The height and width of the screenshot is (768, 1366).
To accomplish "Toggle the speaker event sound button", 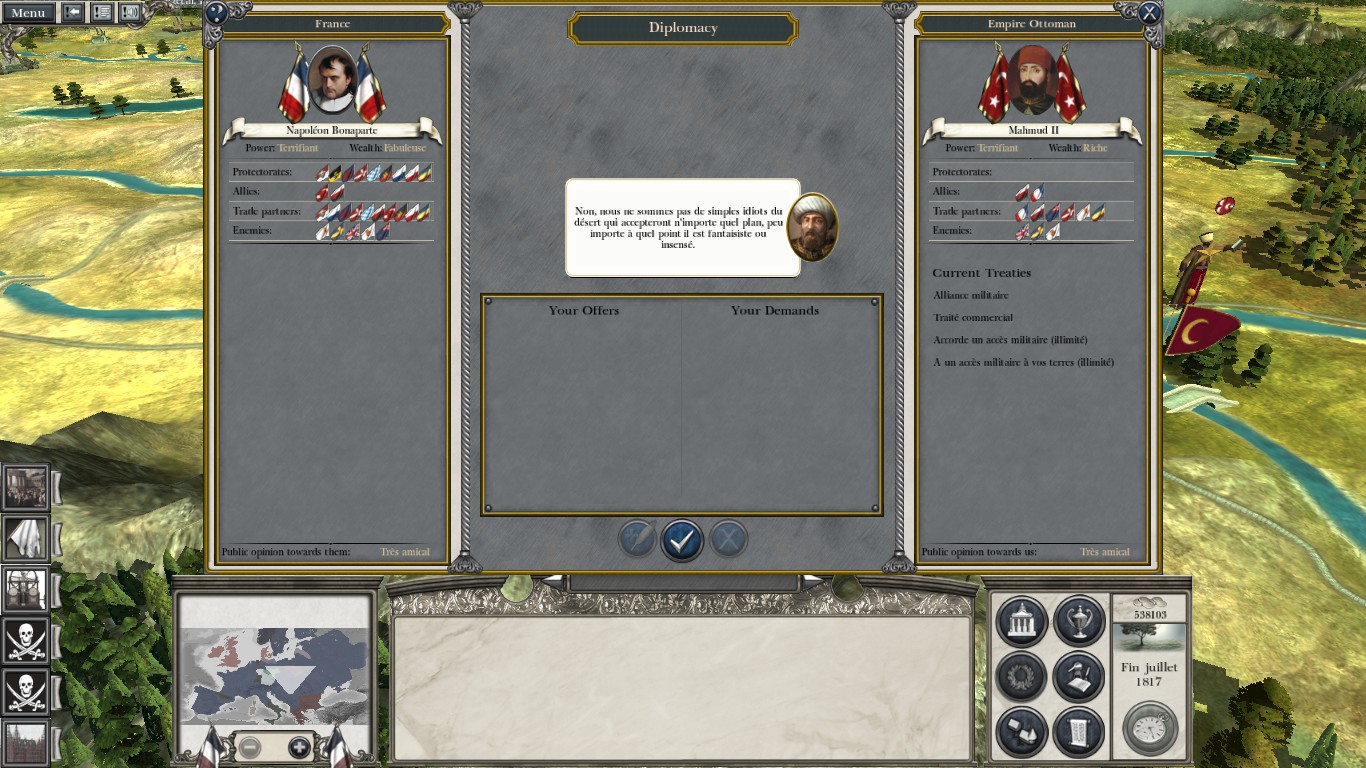I will (x=130, y=13).
